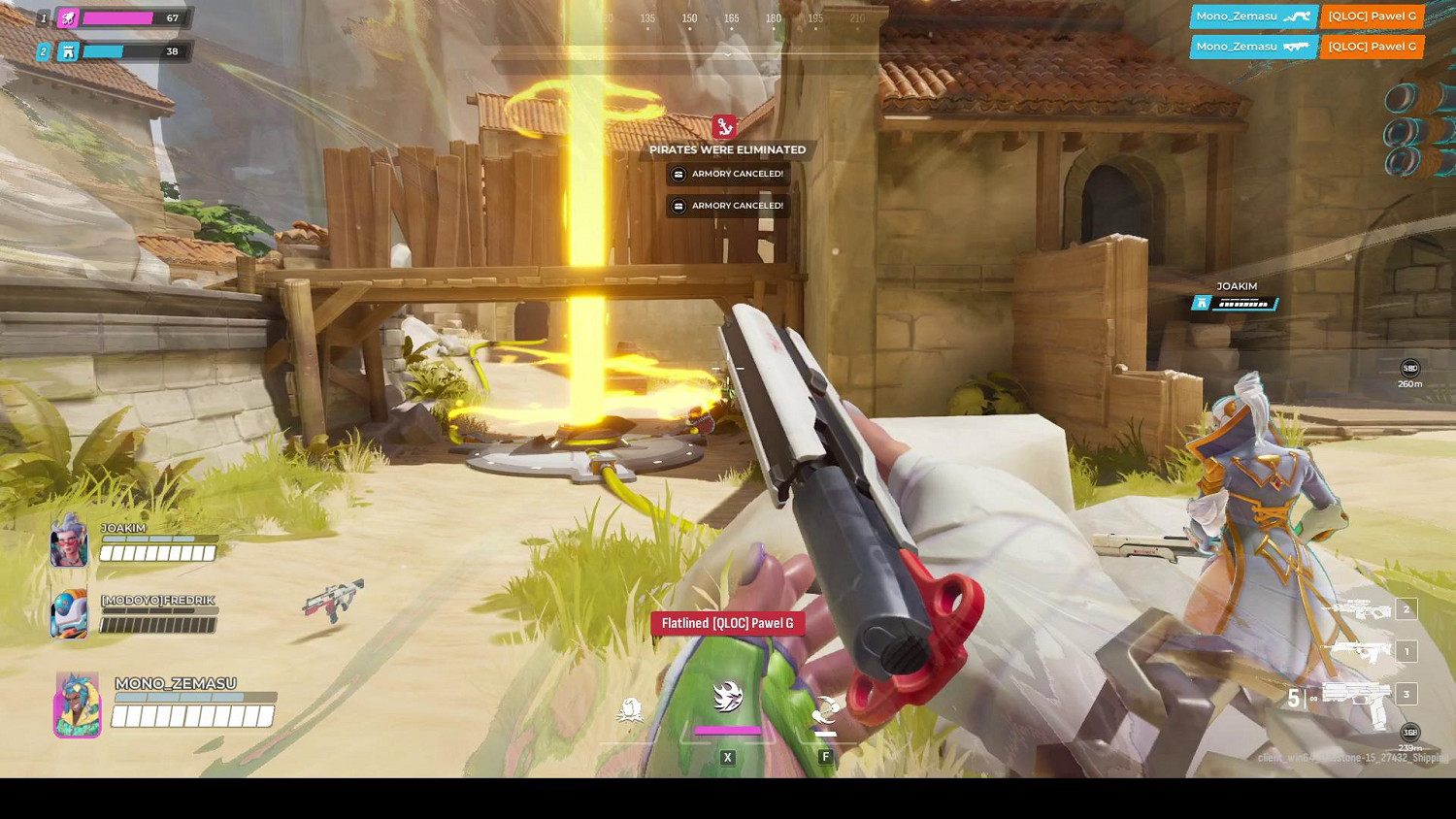Click the MONO_ZEMASU player avatar

coord(77,703)
